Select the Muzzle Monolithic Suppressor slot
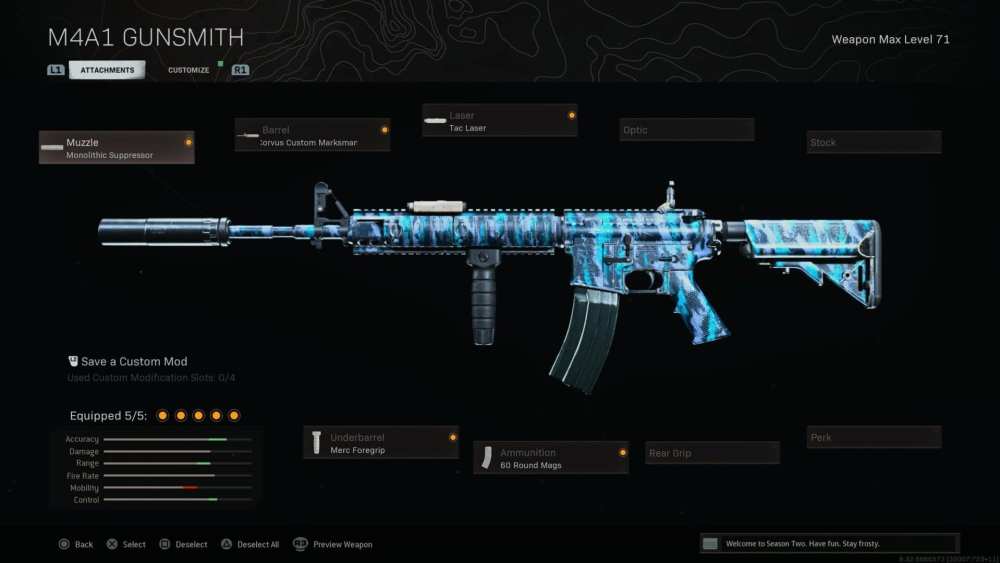This screenshot has width=1000, height=563. (117, 148)
